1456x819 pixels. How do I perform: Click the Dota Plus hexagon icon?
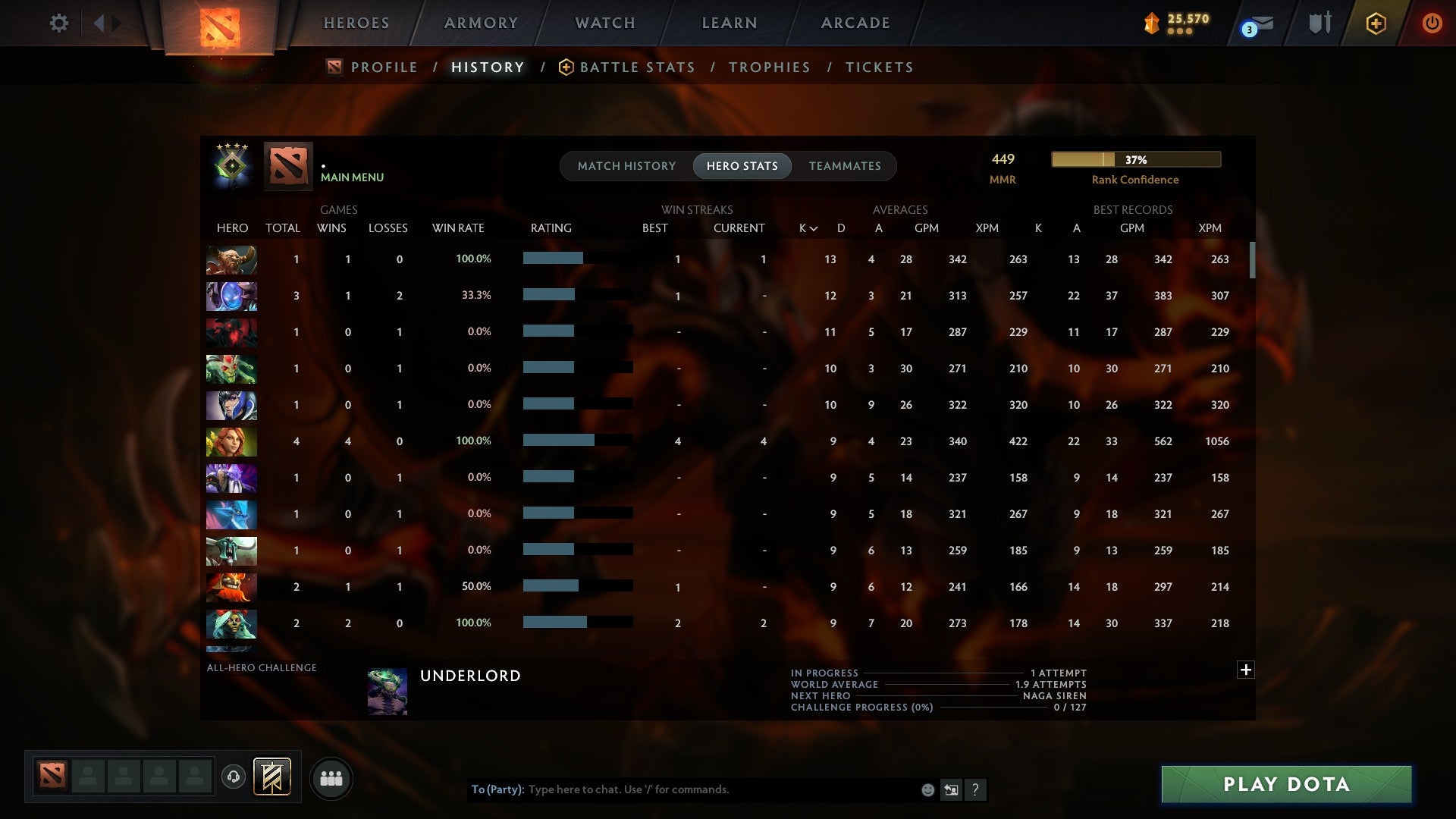click(x=1376, y=23)
